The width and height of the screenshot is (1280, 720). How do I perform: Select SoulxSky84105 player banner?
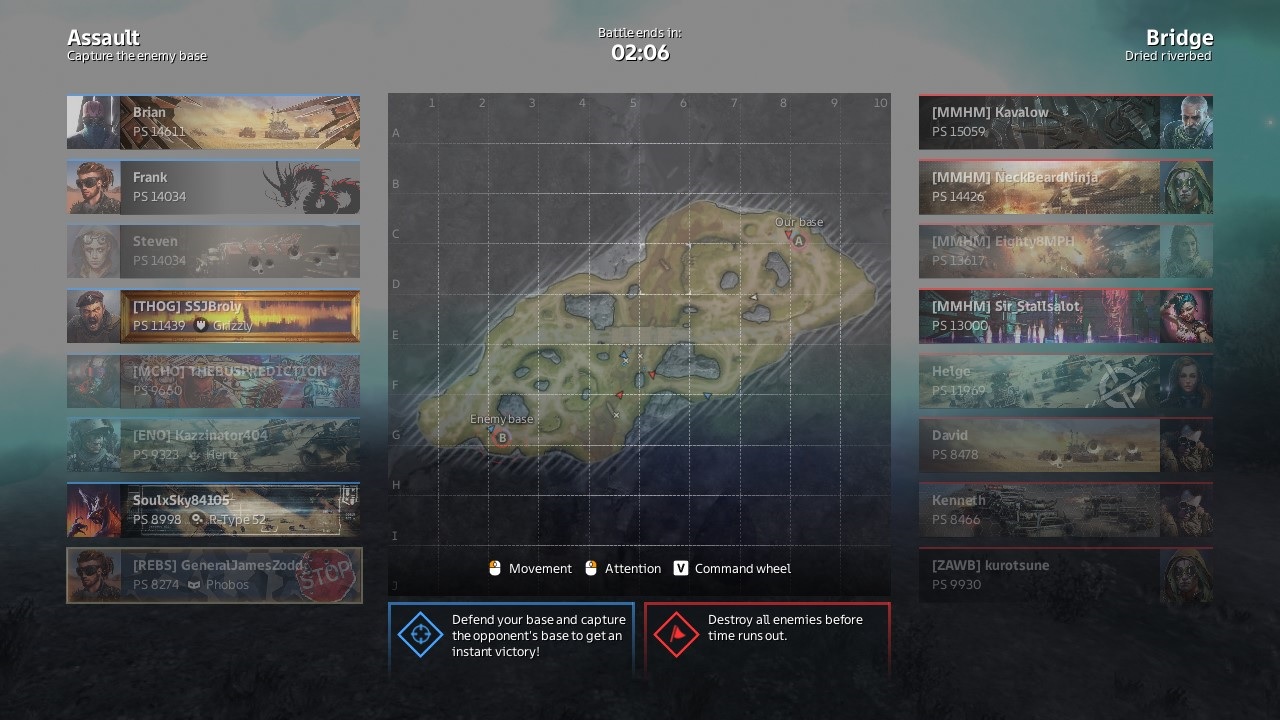tap(213, 510)
